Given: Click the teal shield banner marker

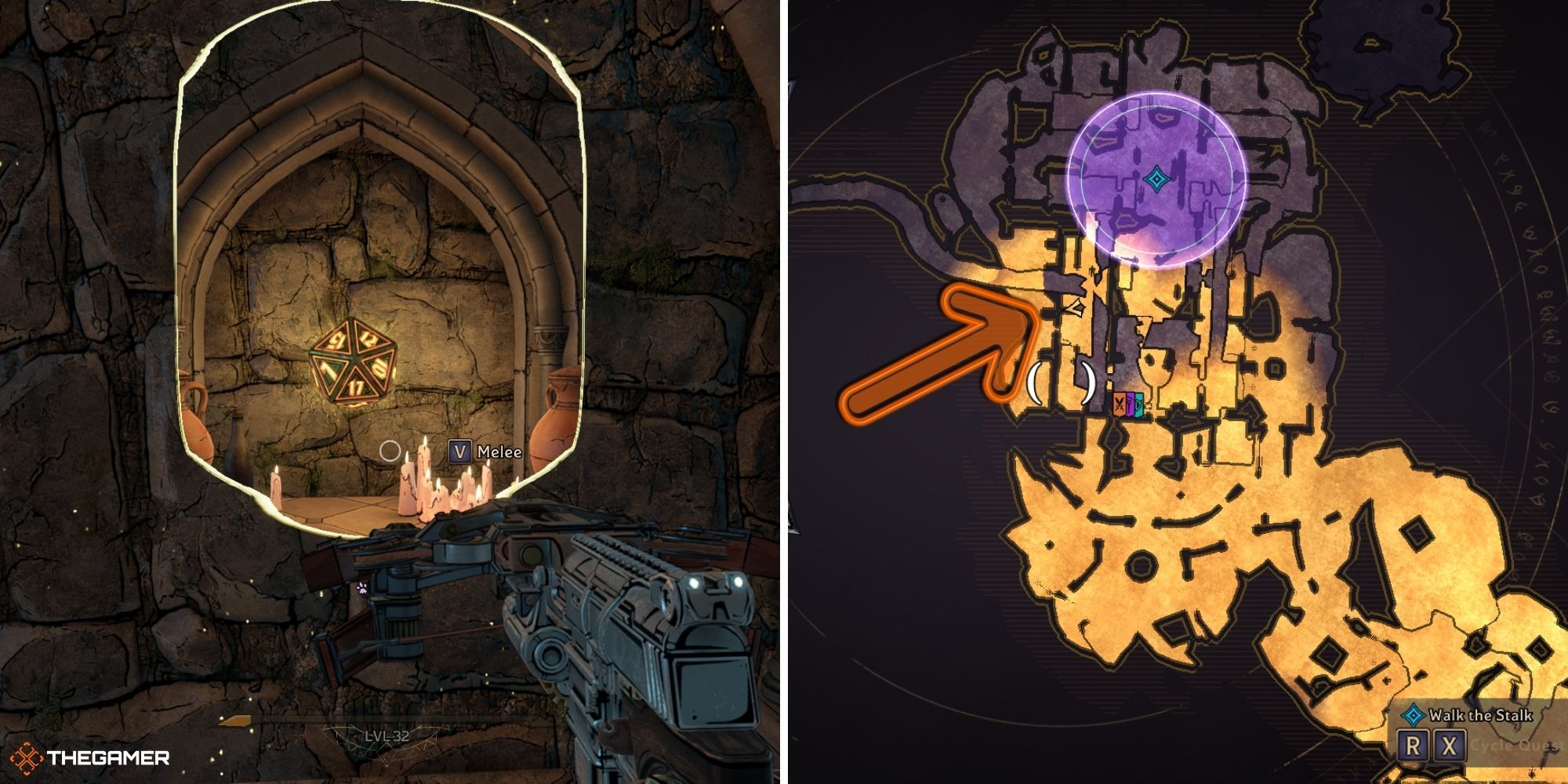Looking at the screenshot, I should 1139,405.
